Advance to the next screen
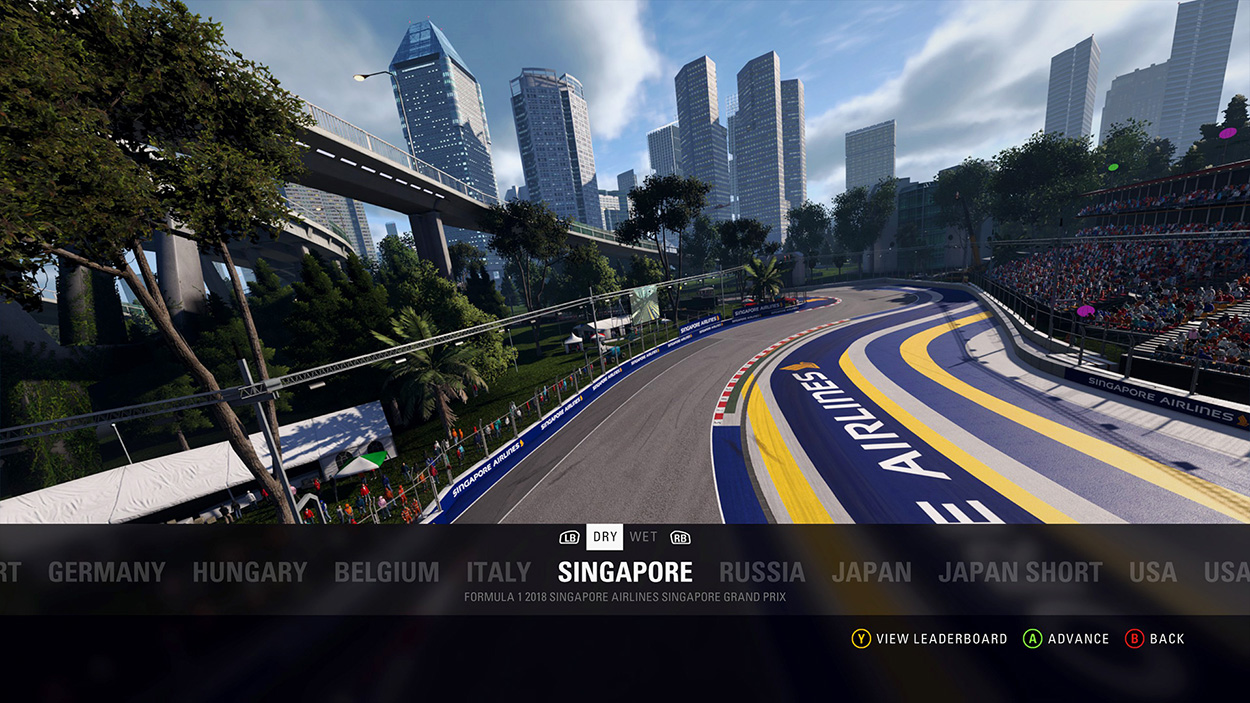 pos(1066,639)
